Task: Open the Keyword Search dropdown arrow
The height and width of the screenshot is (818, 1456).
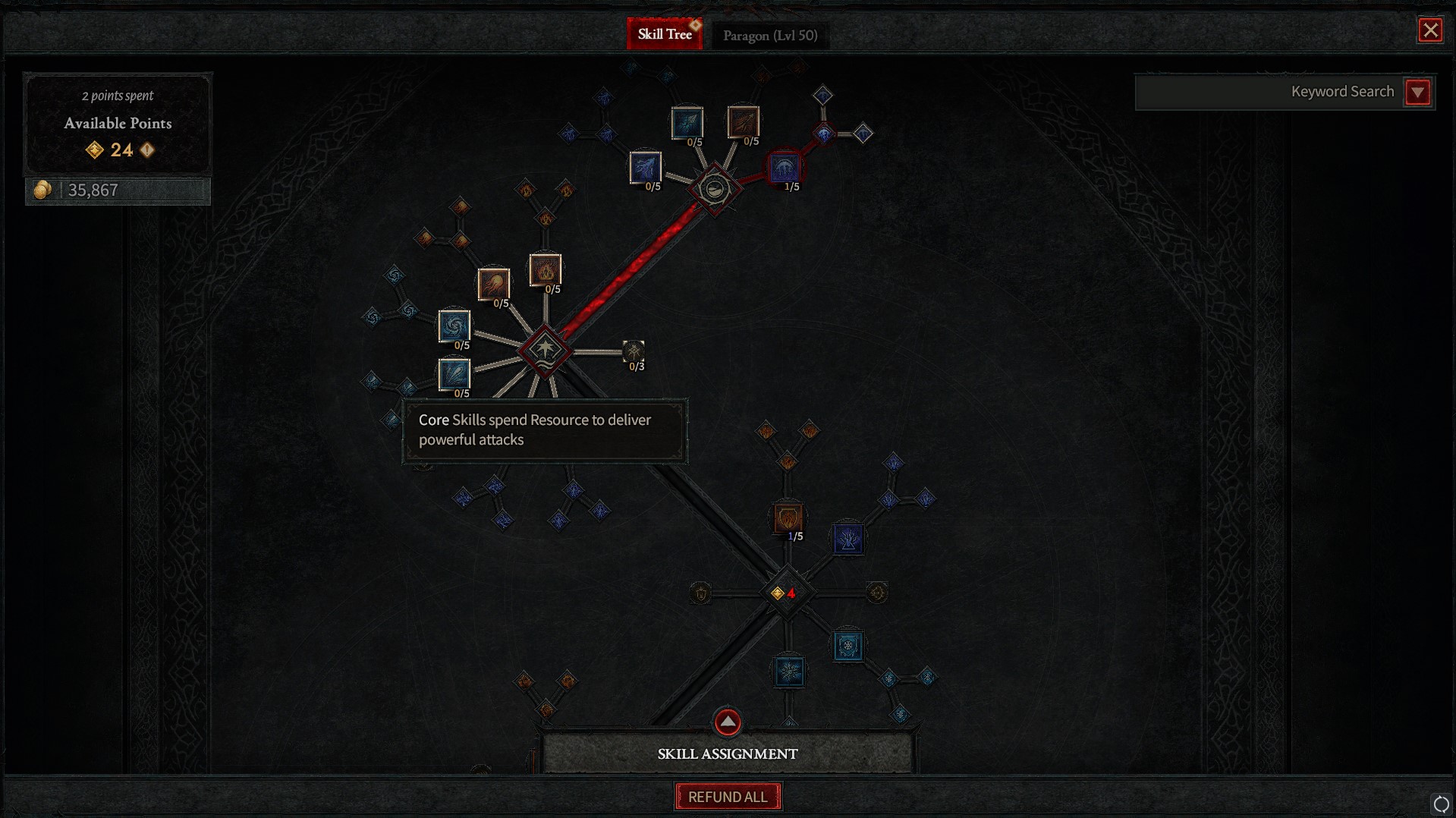Action: tap(1417, 93)
